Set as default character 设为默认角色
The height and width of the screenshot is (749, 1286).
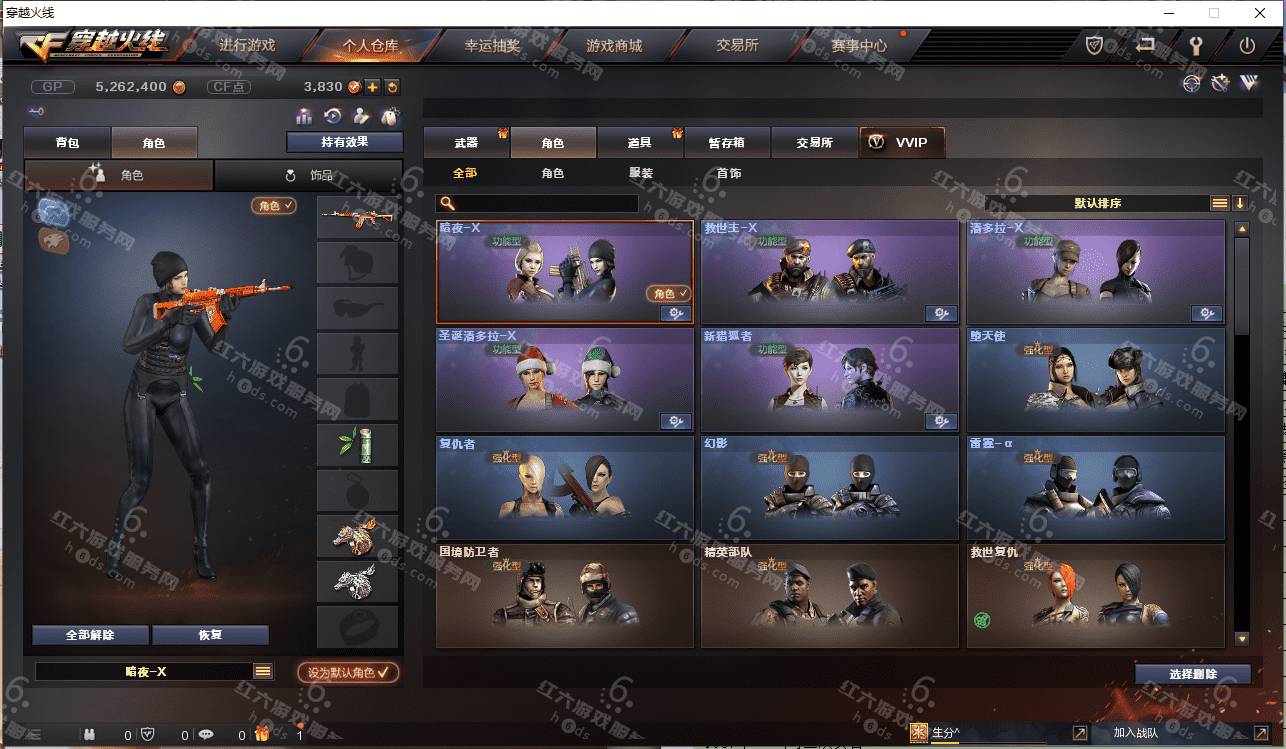tap(347, 672)
